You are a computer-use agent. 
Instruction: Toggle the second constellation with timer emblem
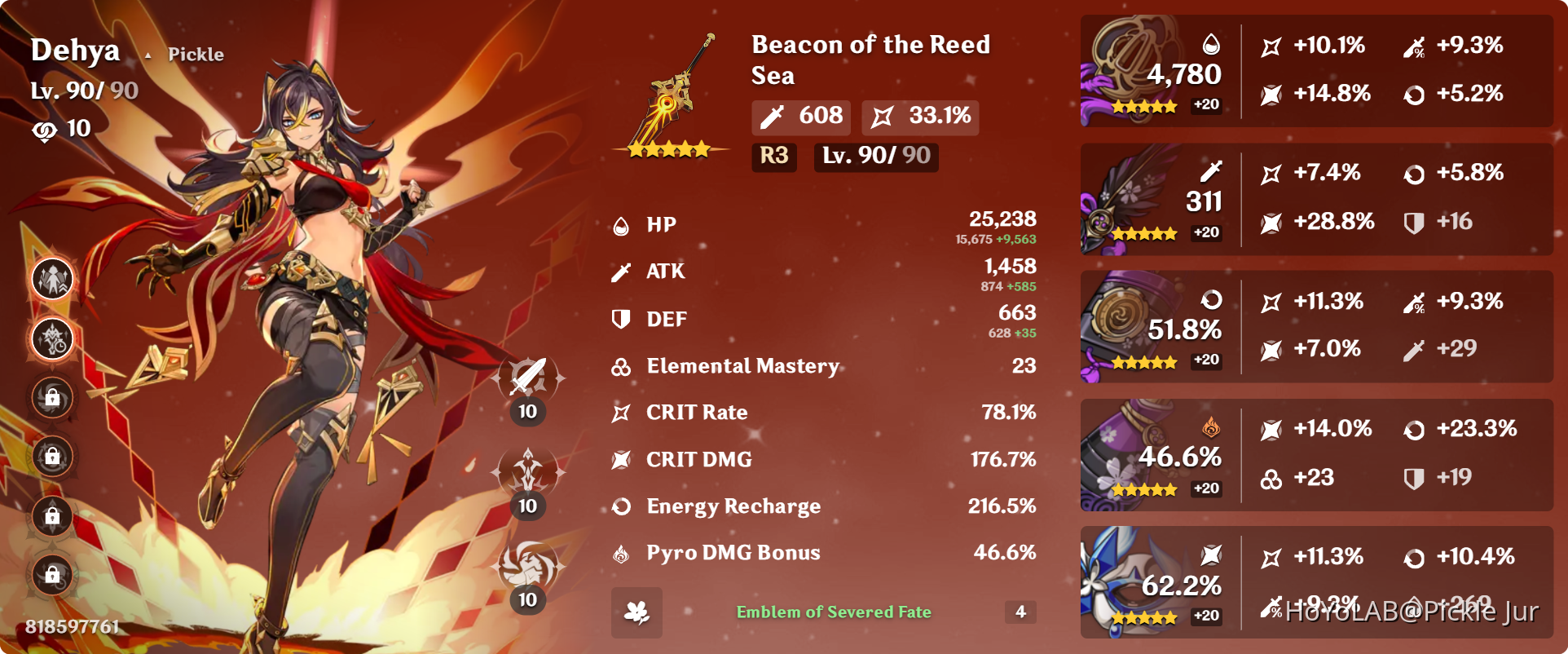[x=51, y=338]
